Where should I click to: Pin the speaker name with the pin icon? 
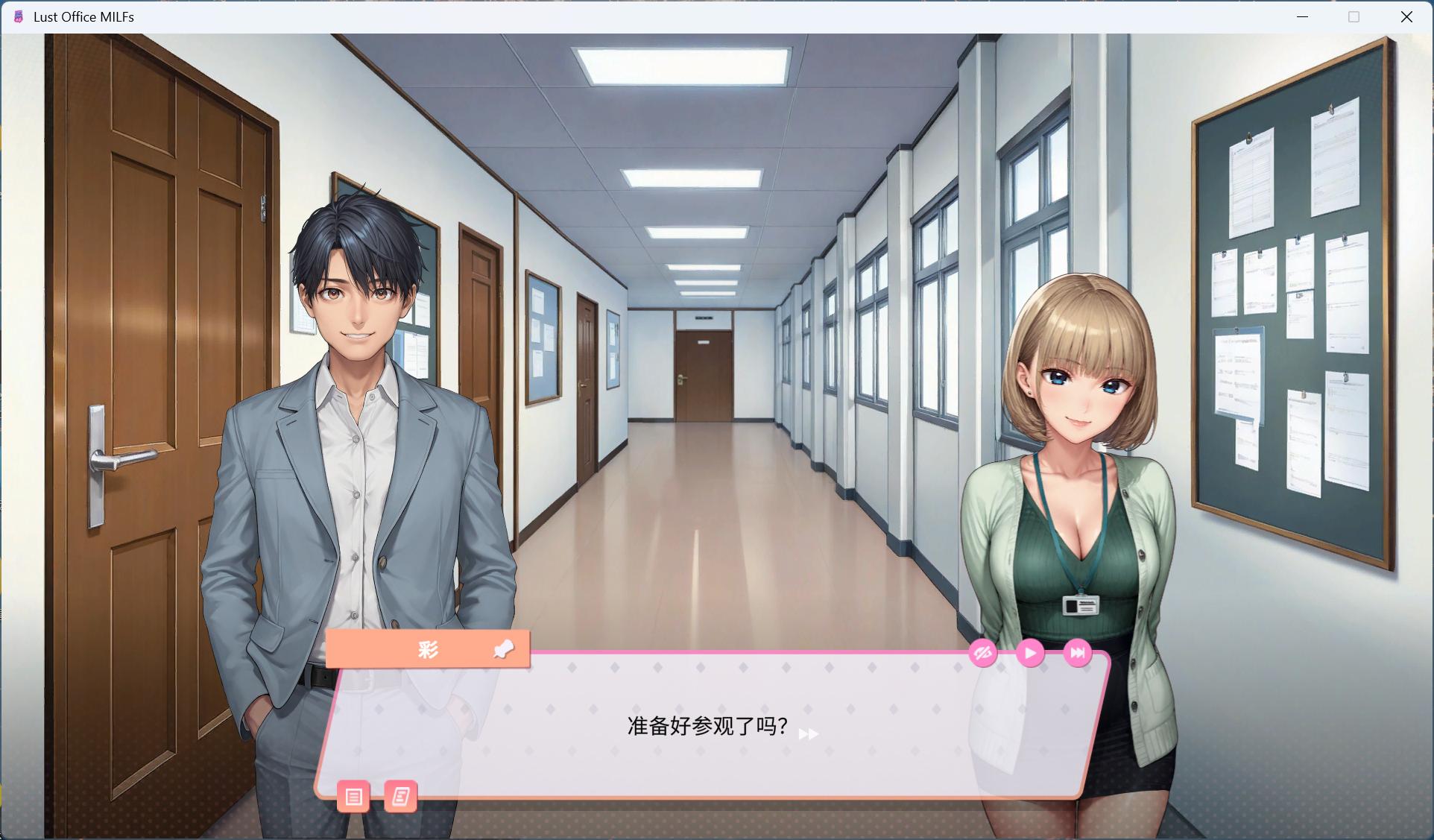[x=504, y=649]
